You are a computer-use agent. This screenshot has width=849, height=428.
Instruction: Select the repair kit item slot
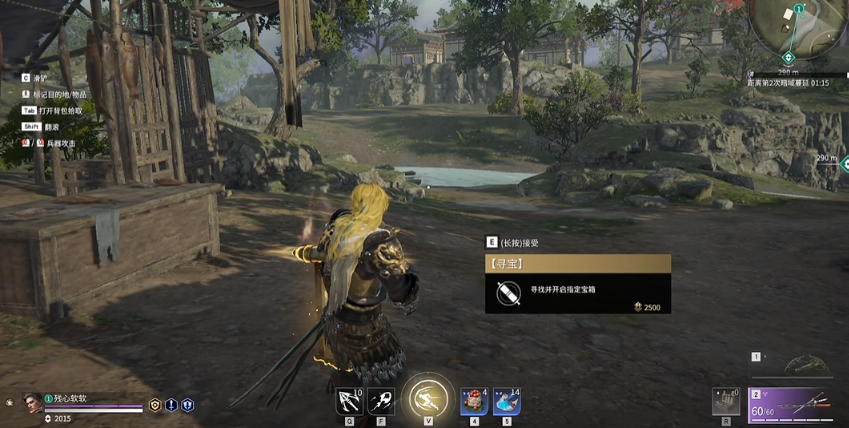point(726,400)
